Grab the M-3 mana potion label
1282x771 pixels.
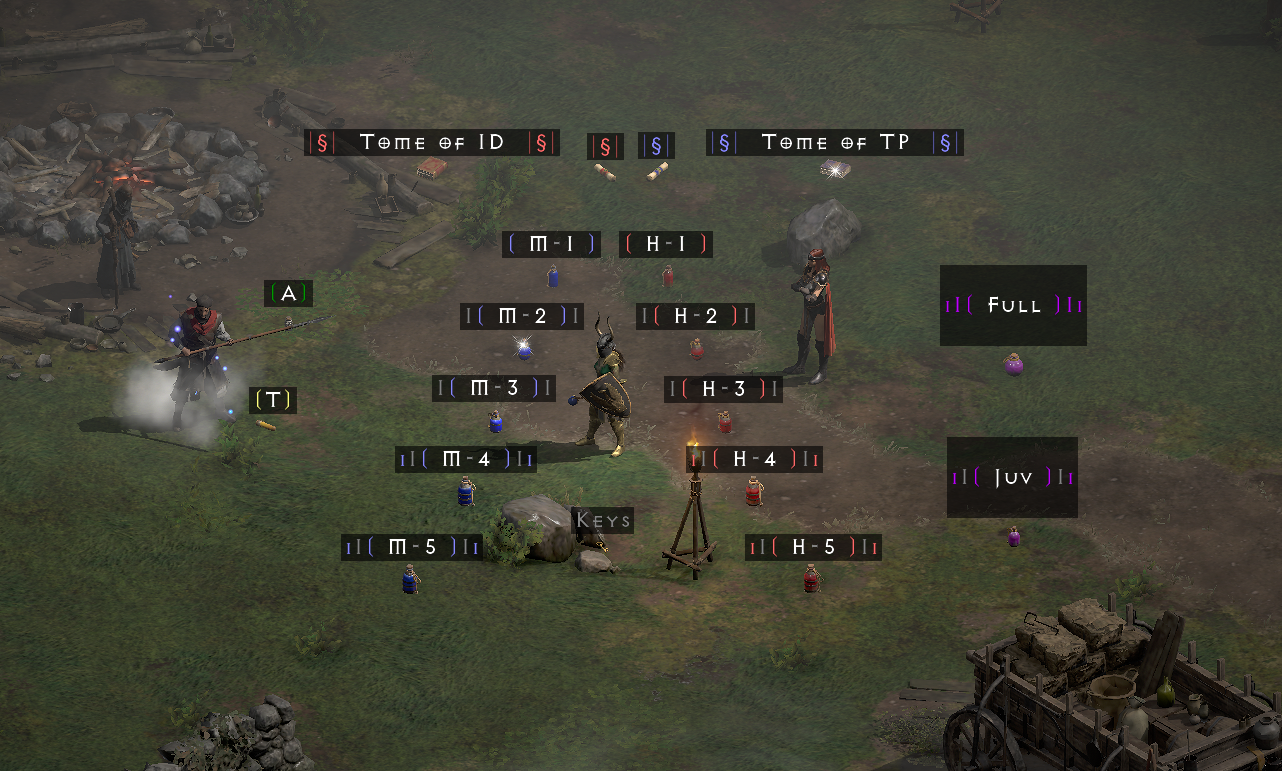point(494,388)
